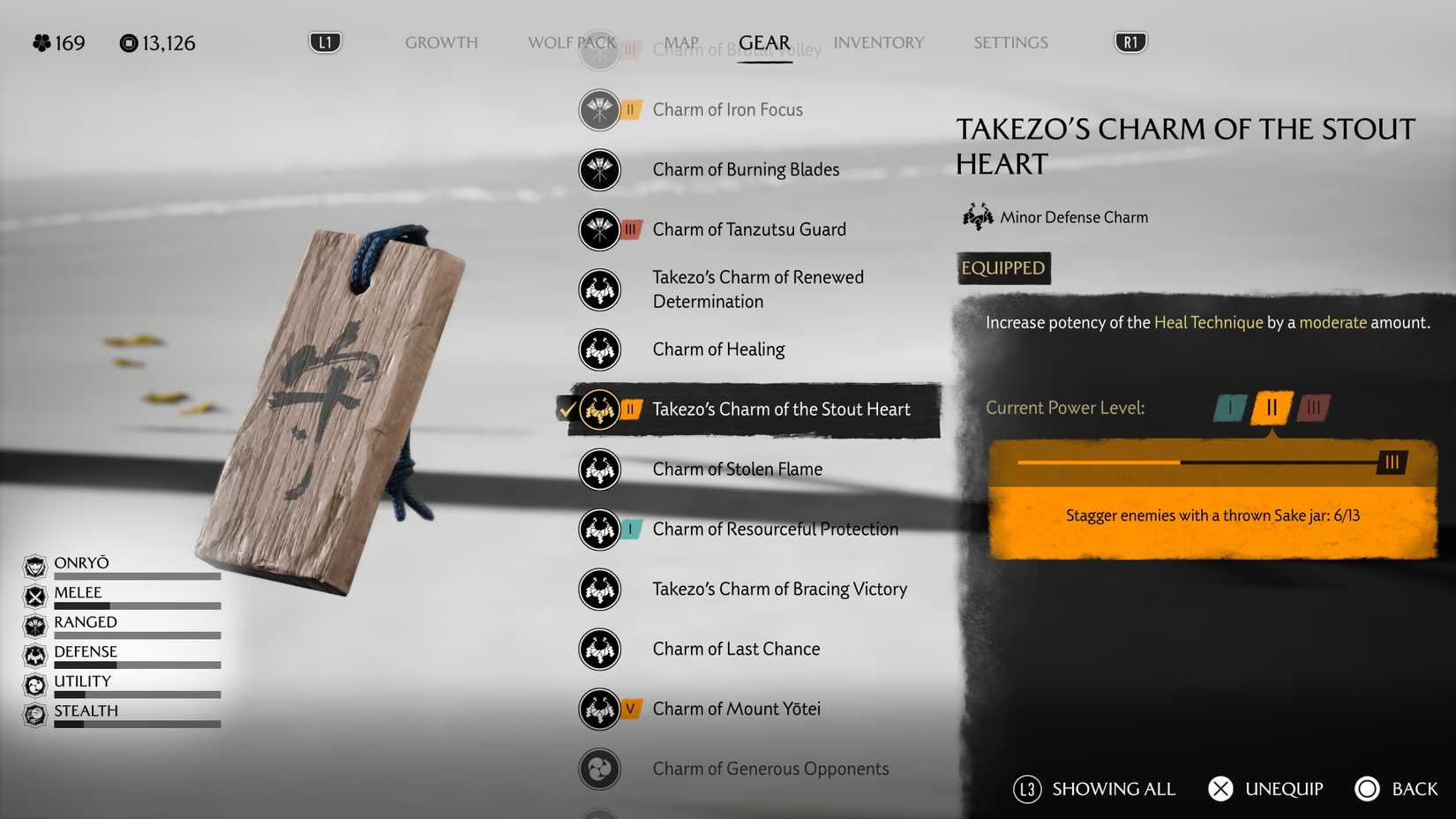Pick Takezo's Charm of Renewed Determination
Viewport: 1456px width, 819px height.
point(757,289)
